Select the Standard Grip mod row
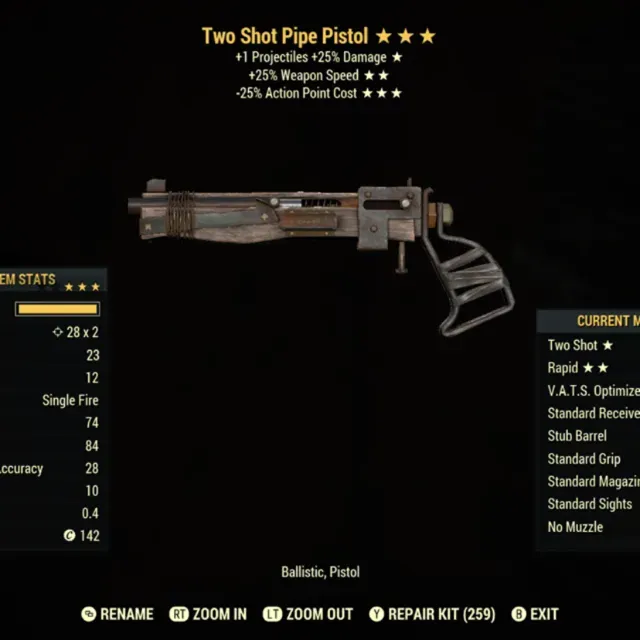Image resolution: width=640 pixels, height=640 pixels. tap(584, 459)
